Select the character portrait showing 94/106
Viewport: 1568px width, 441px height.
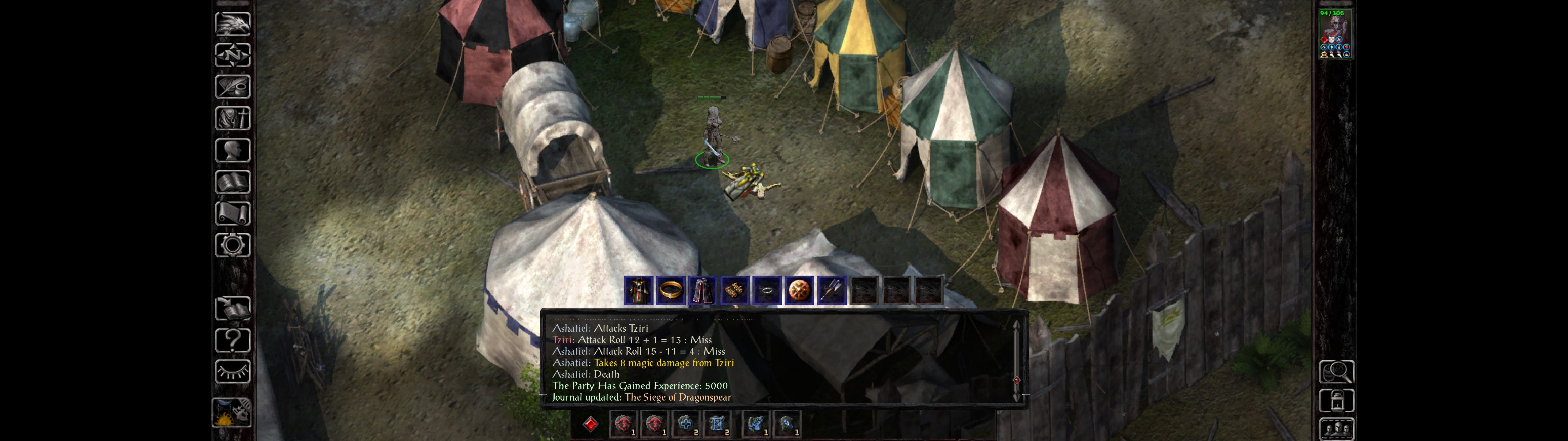pos(1335,34)
